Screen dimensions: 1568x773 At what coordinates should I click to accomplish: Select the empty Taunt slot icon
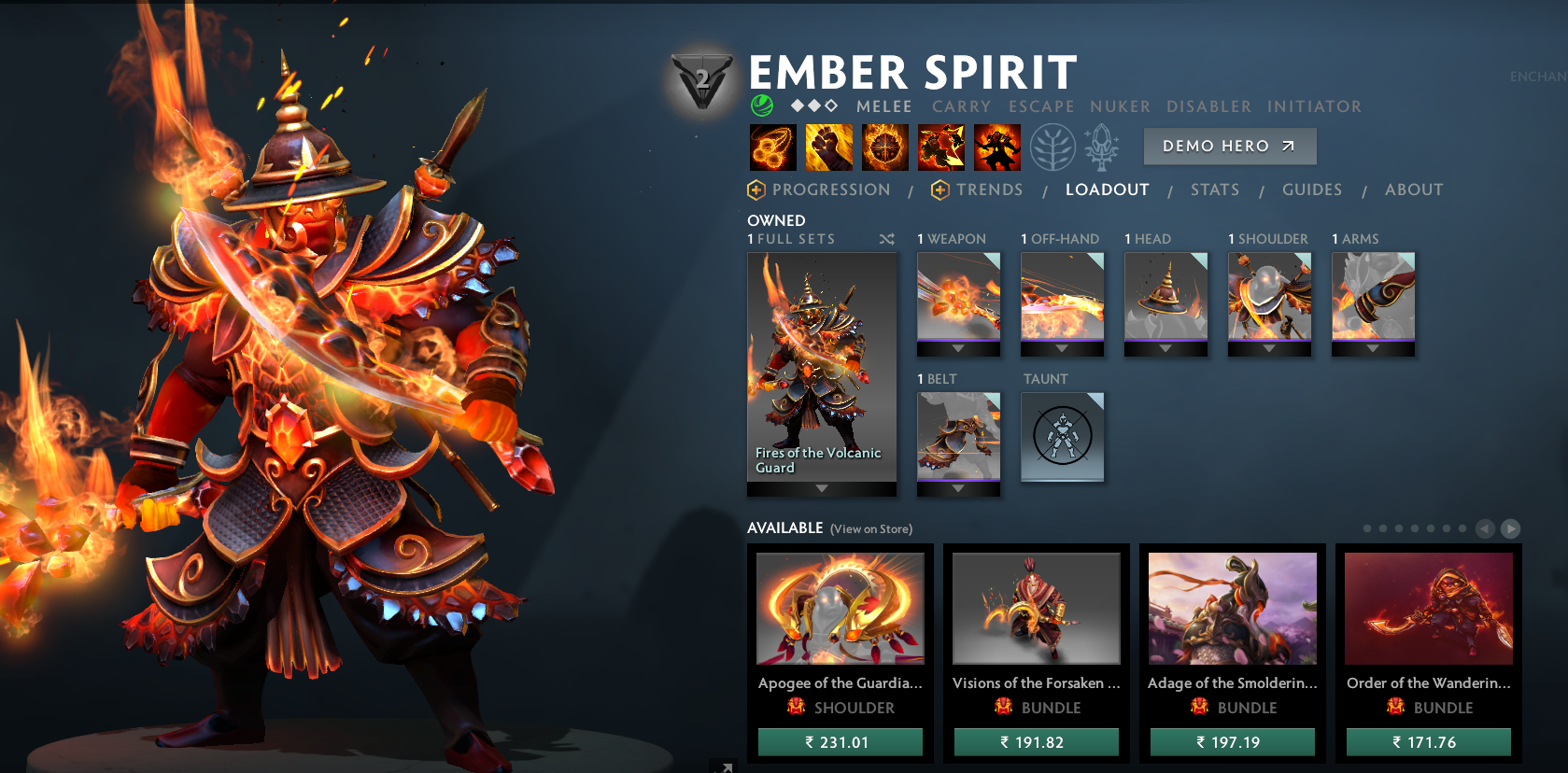[1062, 436]
